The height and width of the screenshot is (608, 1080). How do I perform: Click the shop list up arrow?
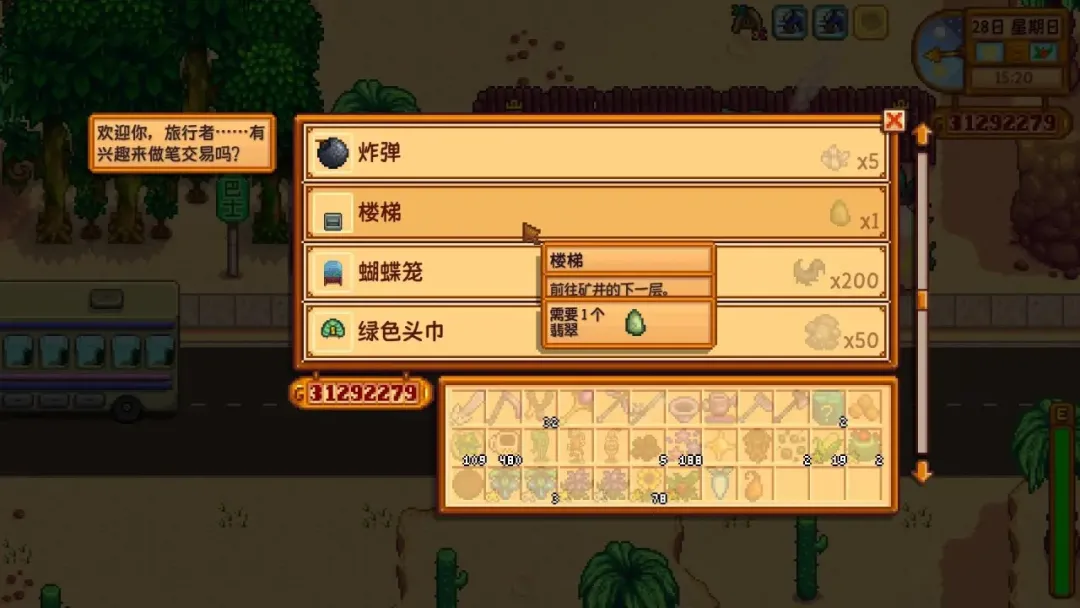pos(922,131)
